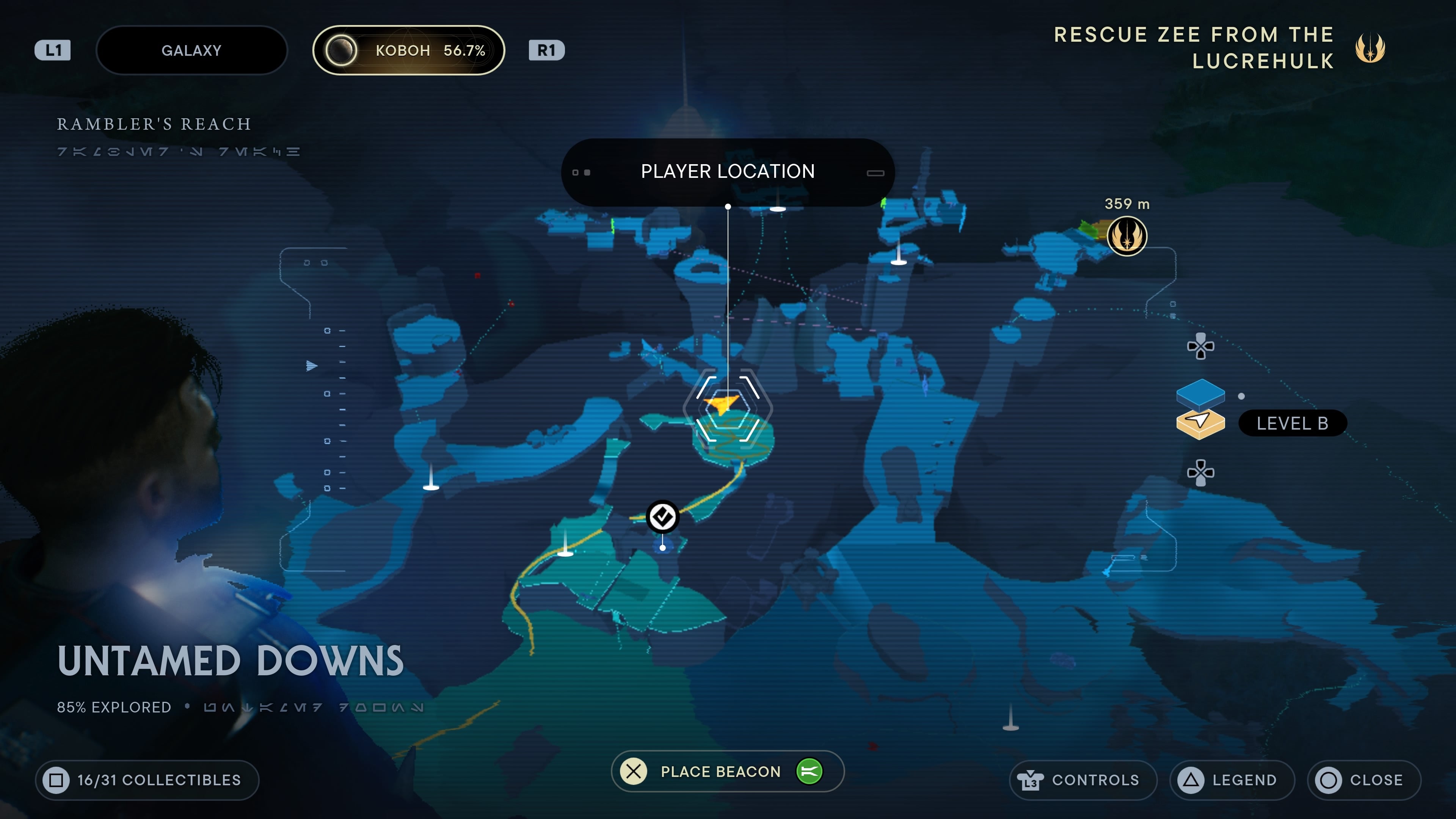
Task: Click the quest objective checkmark marker on the map
Action: pyautogui.click(x=662, y=516)
